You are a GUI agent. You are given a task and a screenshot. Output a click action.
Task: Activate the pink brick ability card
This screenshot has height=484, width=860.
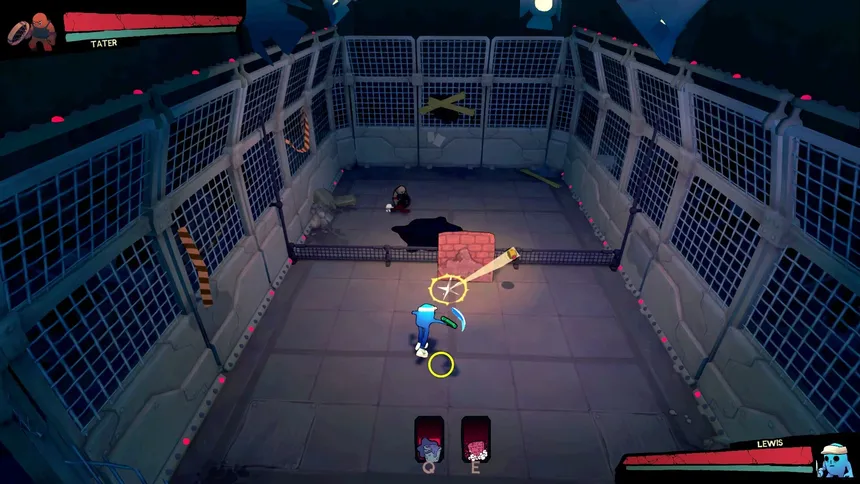click(x=475, y=437)
